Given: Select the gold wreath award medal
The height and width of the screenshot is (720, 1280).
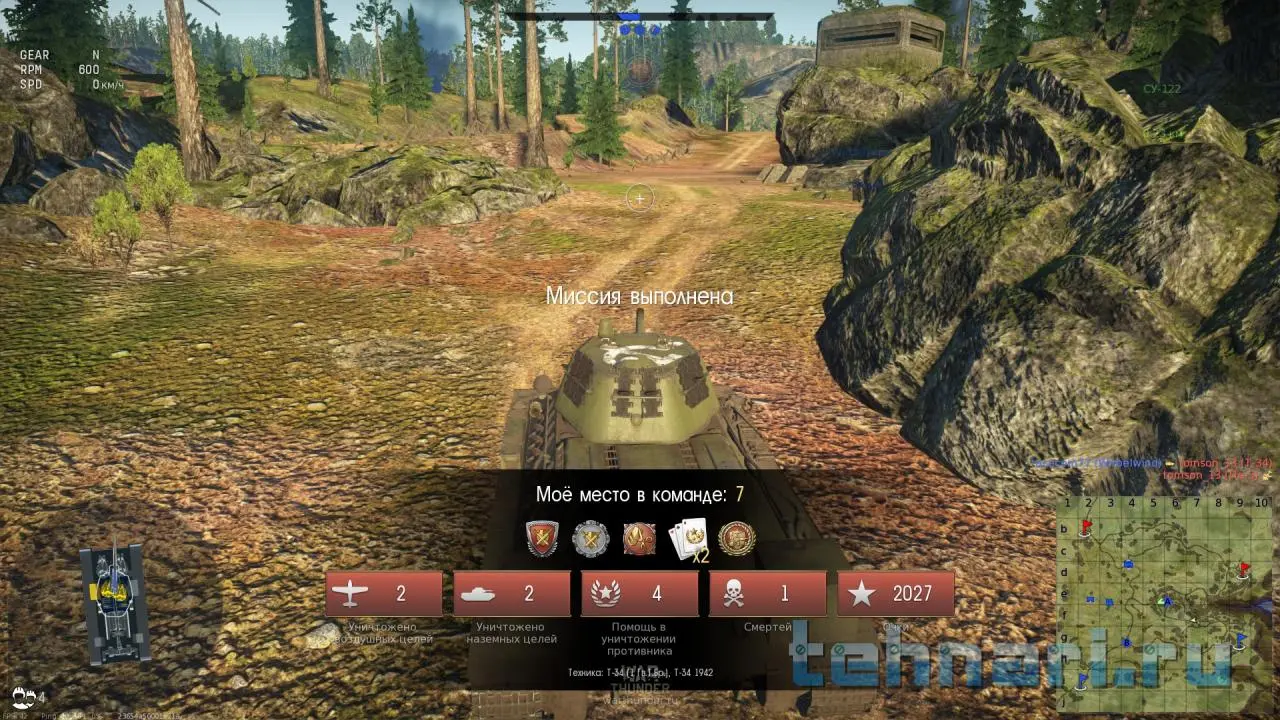Looking at the screenshot, I should (737, 538).
